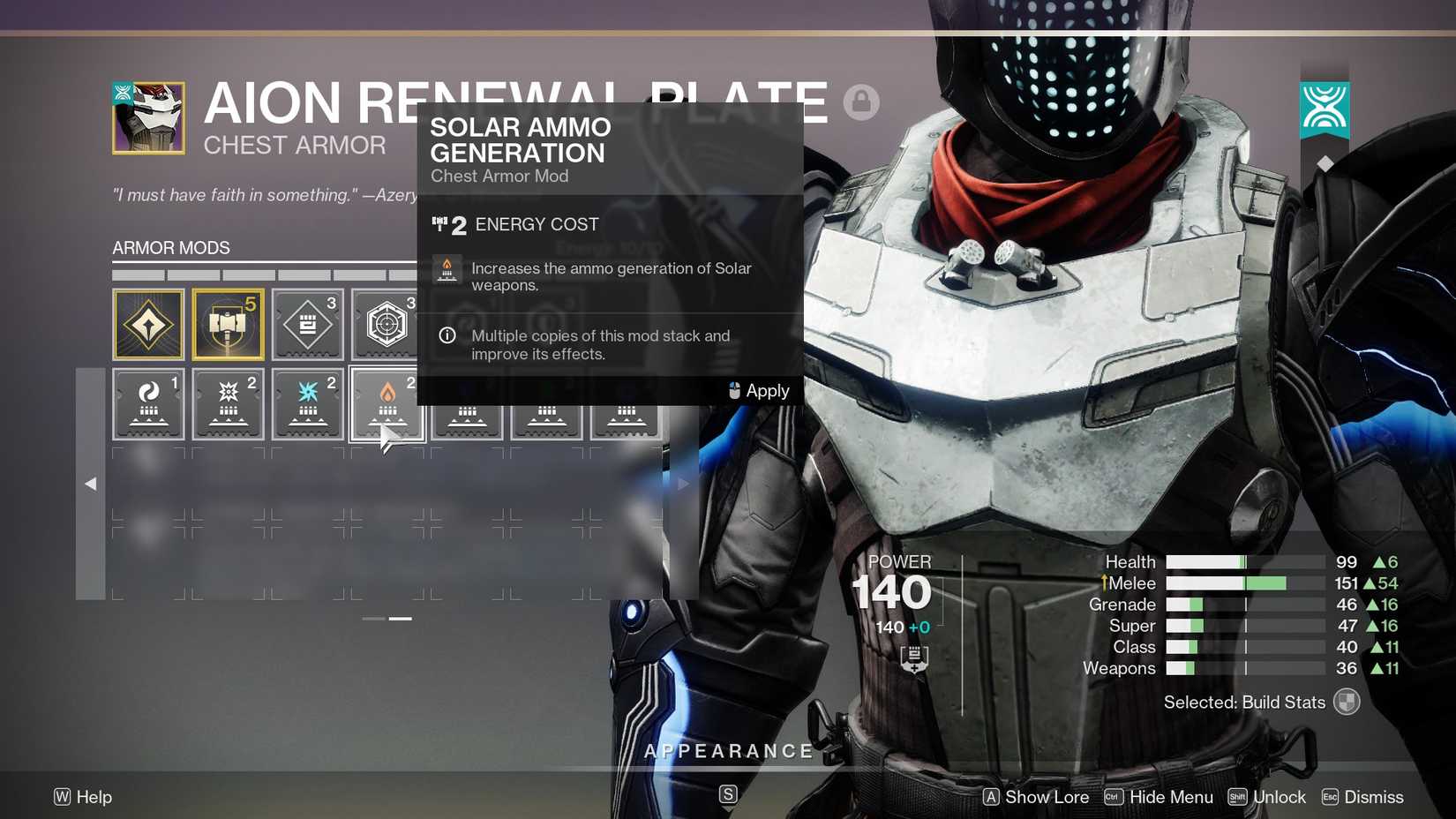Expand the previous mods page with left arrow

pyautogui.click(x=90, y=484)
